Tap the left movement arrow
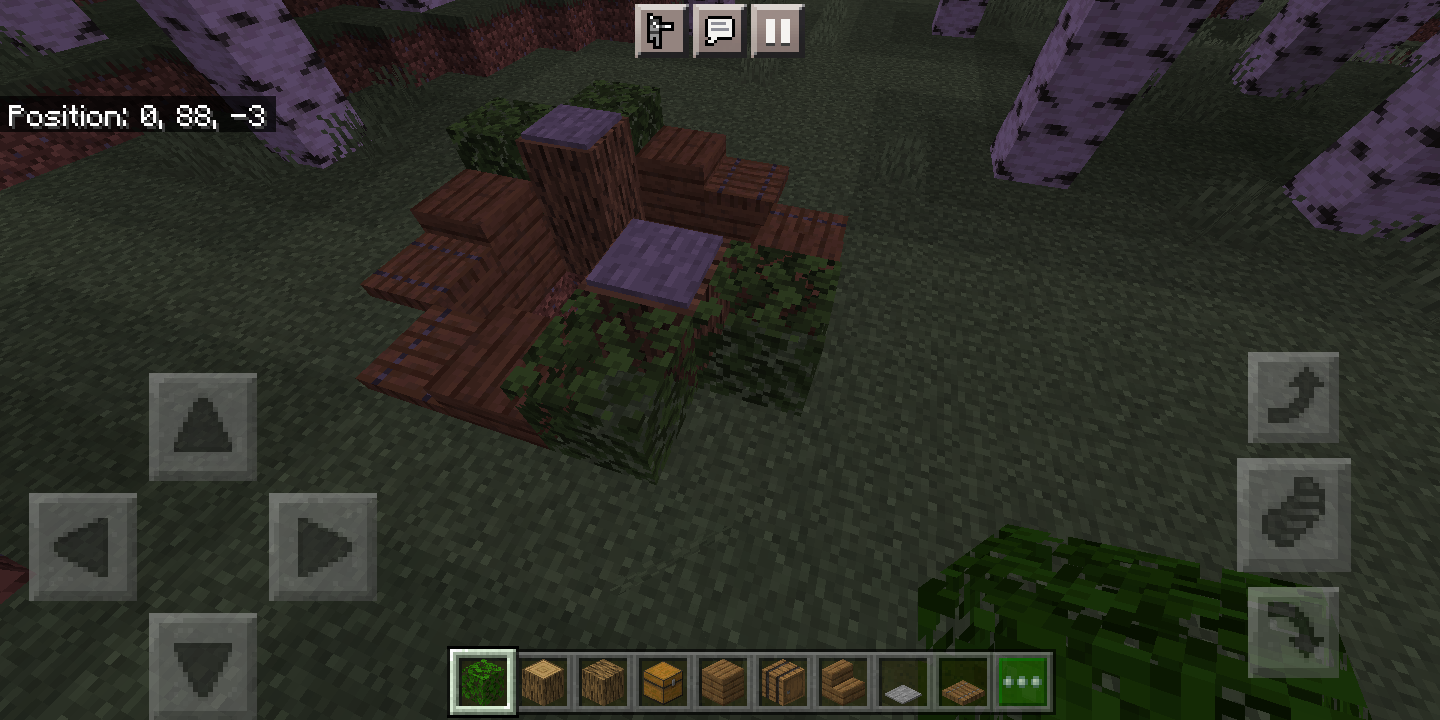This screenshot has height=720, width=1440. coord(82,547)
